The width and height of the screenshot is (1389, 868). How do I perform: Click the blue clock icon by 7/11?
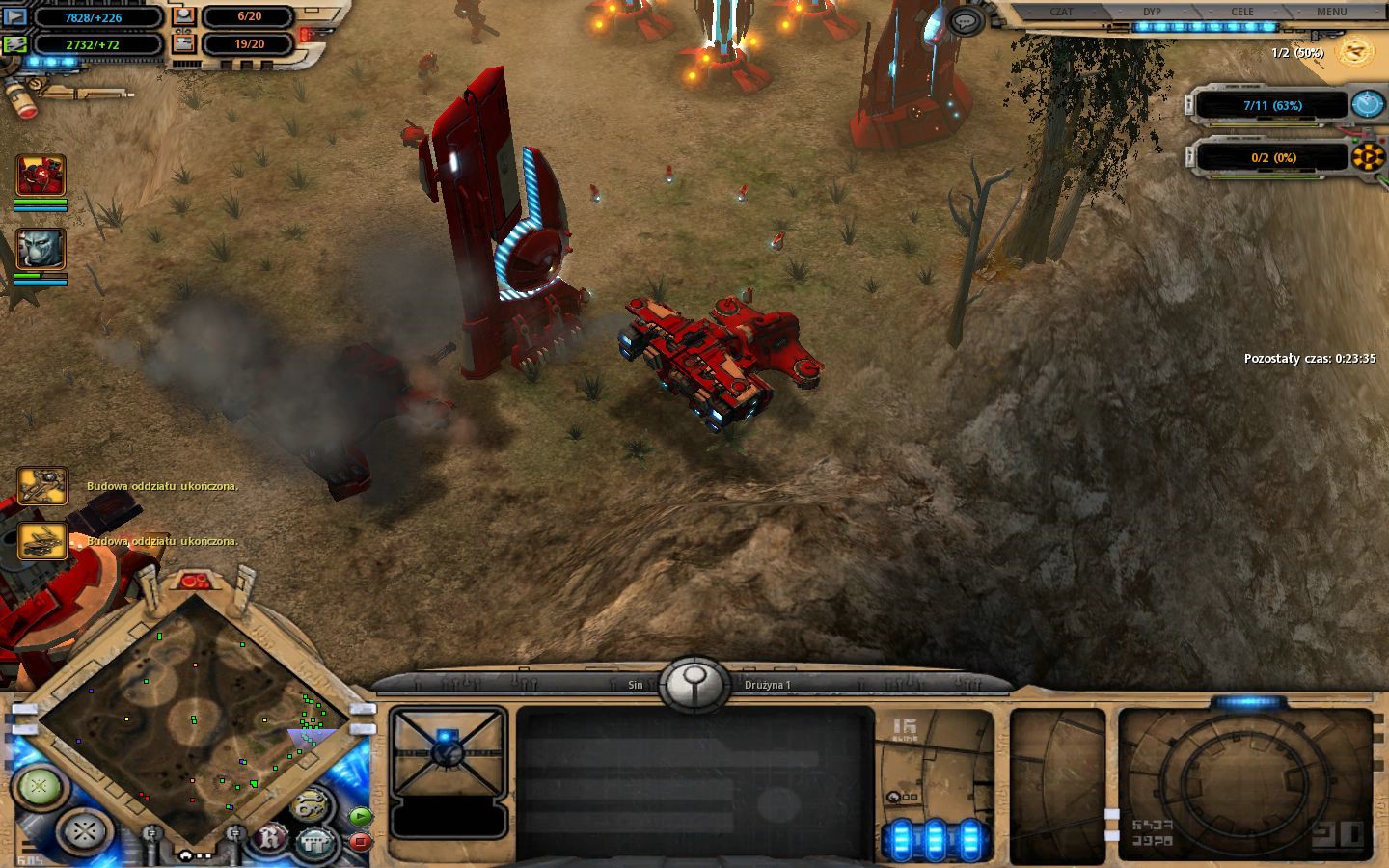point(1367,104)
